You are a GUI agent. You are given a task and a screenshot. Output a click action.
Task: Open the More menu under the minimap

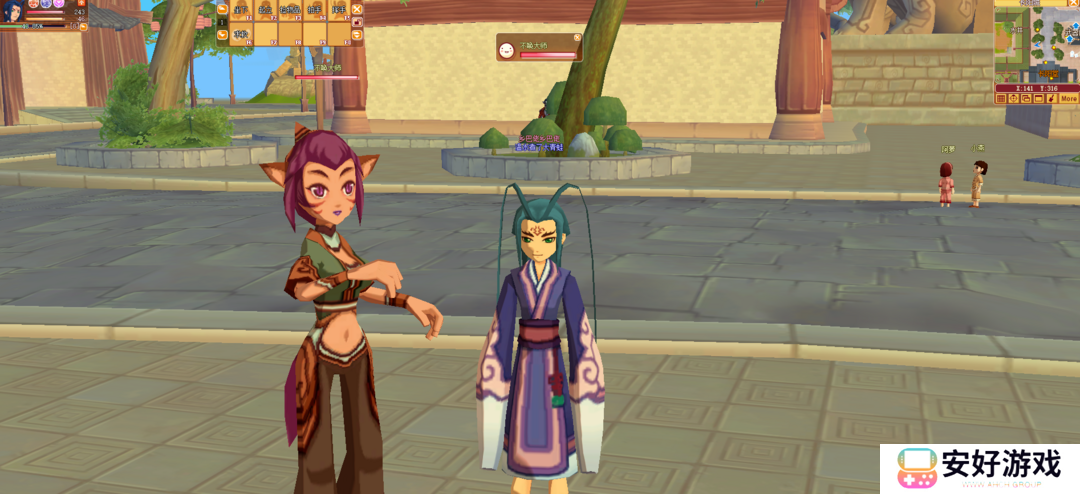click(x=1068, y=99)
